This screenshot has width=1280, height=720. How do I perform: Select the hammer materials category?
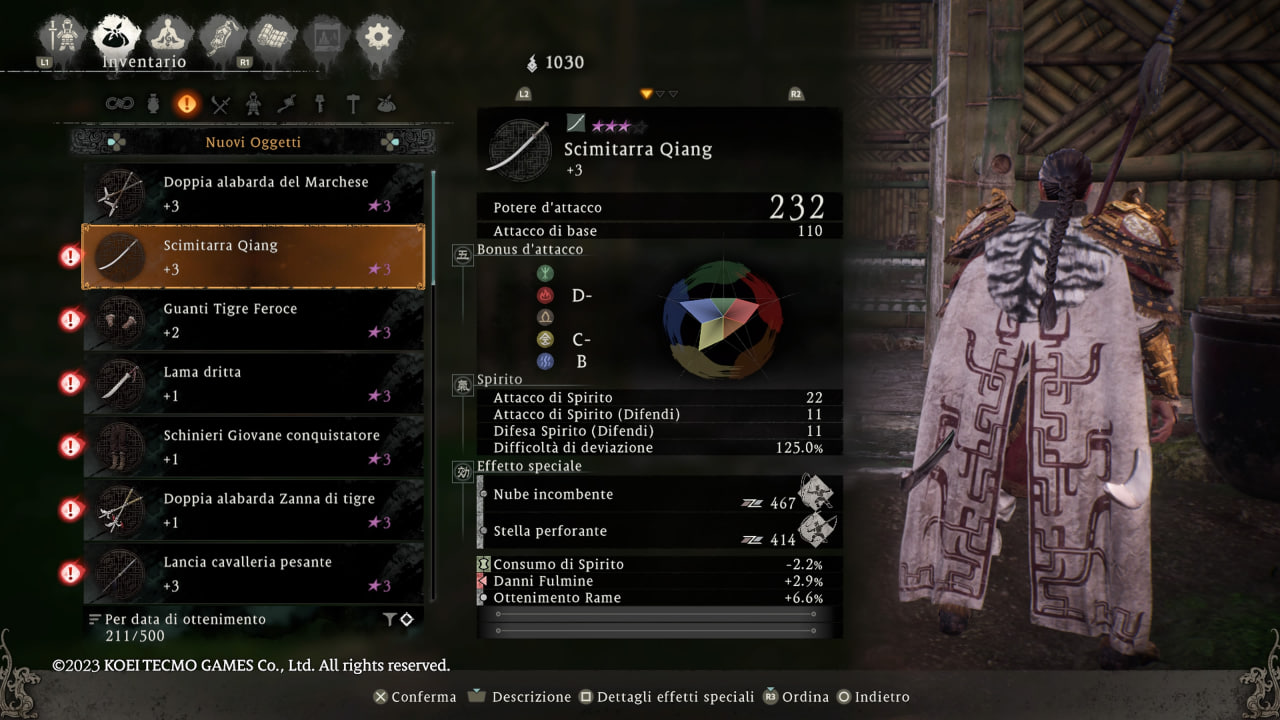coord(353,103)
